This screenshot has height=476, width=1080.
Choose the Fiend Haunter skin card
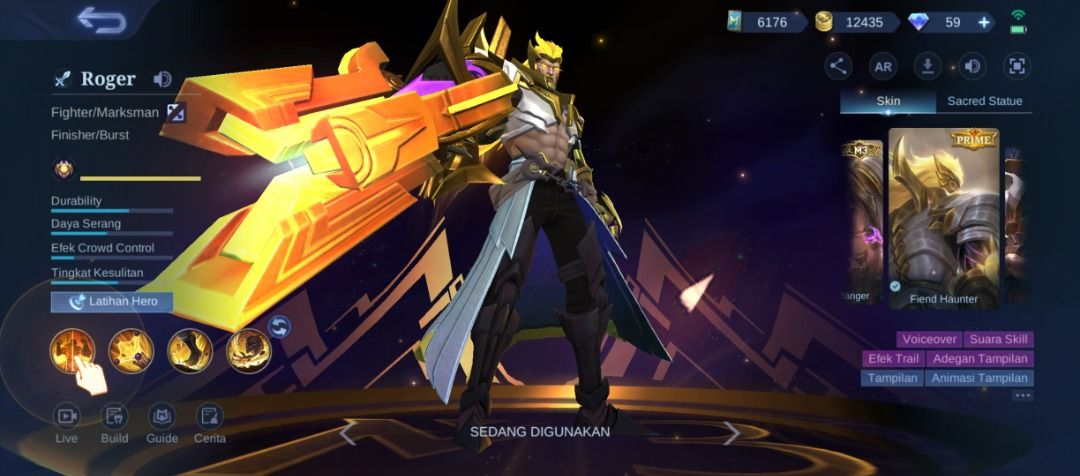(x=943, y=218)
